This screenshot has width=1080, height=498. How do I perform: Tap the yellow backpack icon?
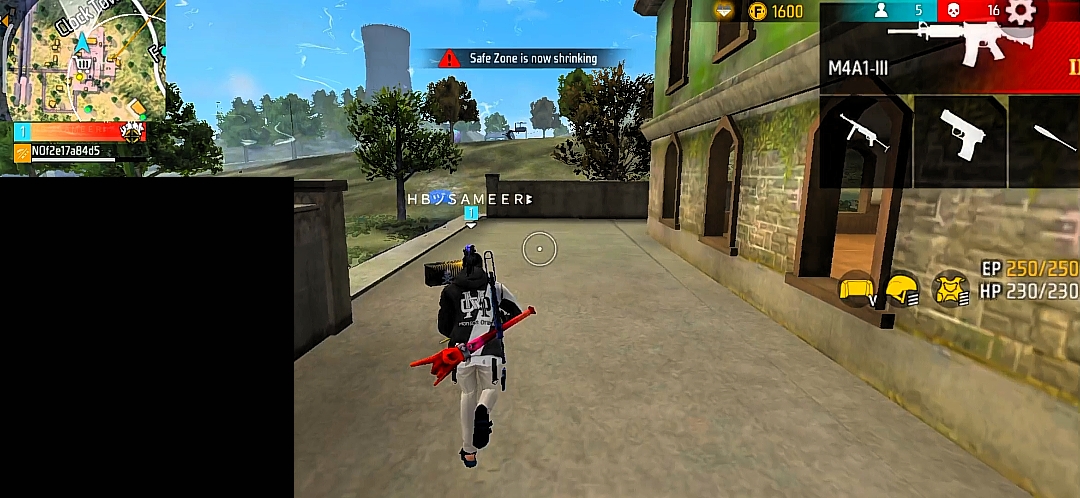pyautogui.click(x=857, y=290)
